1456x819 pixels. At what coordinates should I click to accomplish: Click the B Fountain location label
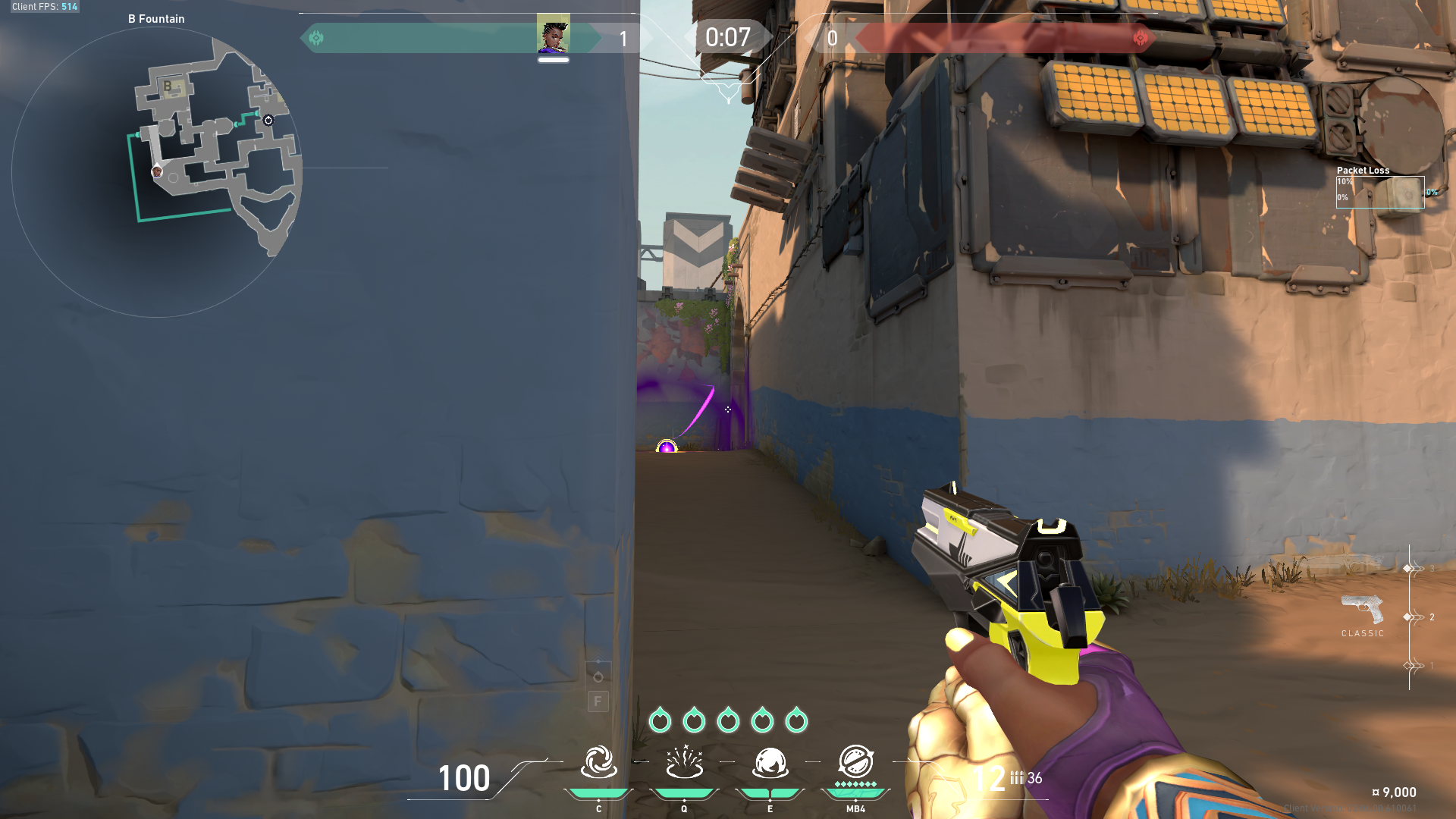(155, 18)
